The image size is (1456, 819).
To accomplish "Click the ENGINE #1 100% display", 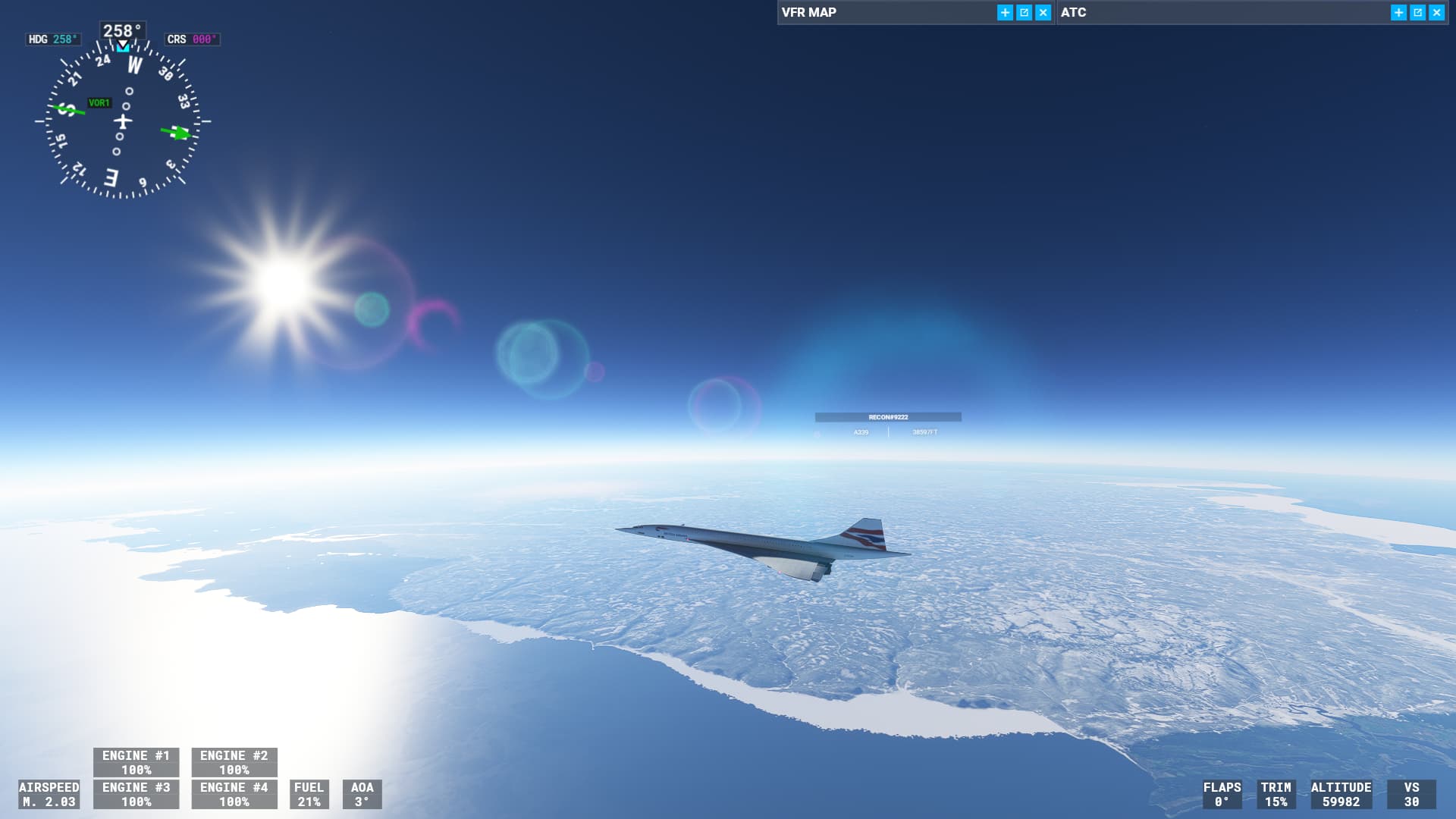I will tap(136, 762).
